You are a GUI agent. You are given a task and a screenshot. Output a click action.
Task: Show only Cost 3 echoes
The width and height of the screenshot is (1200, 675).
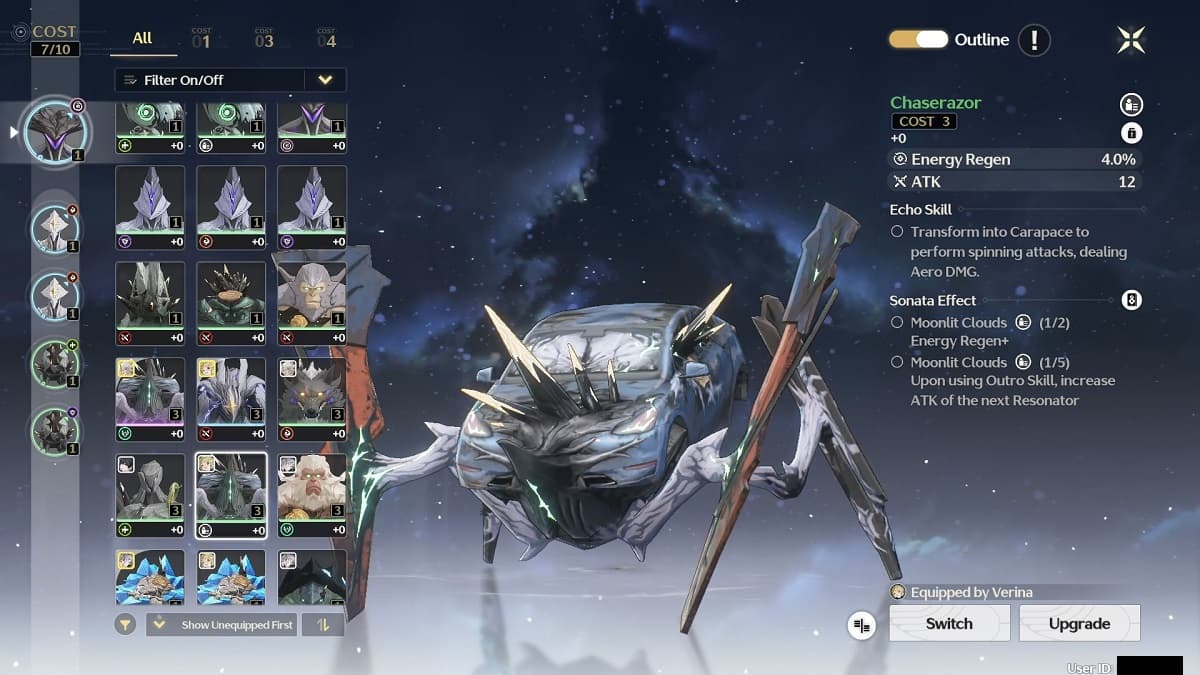point(264,39)
